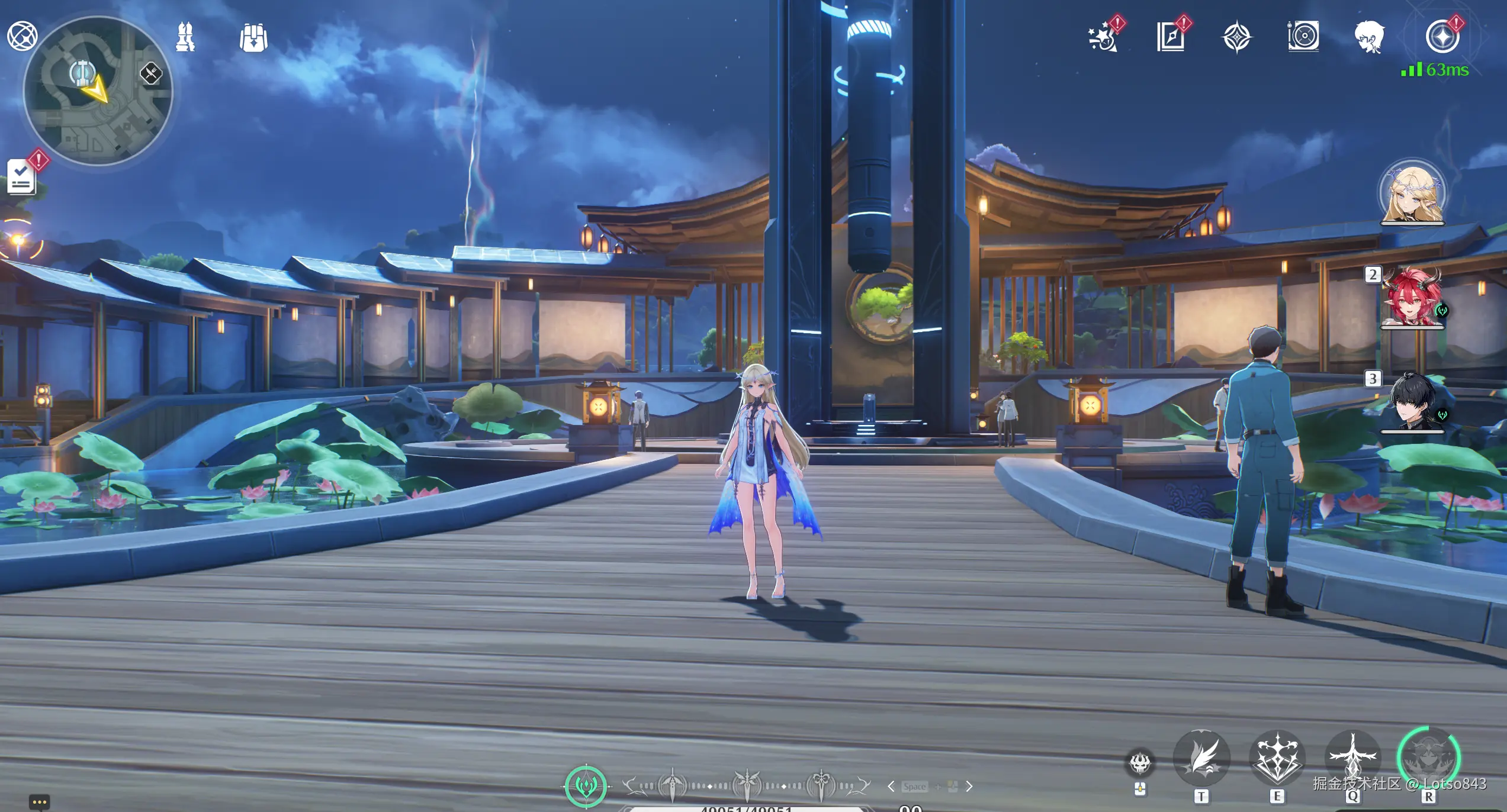The height and width of the screenshot is (812, 1507).
Task: Click the globe icon beside the minimap
Action: click(x=22, y=36)
